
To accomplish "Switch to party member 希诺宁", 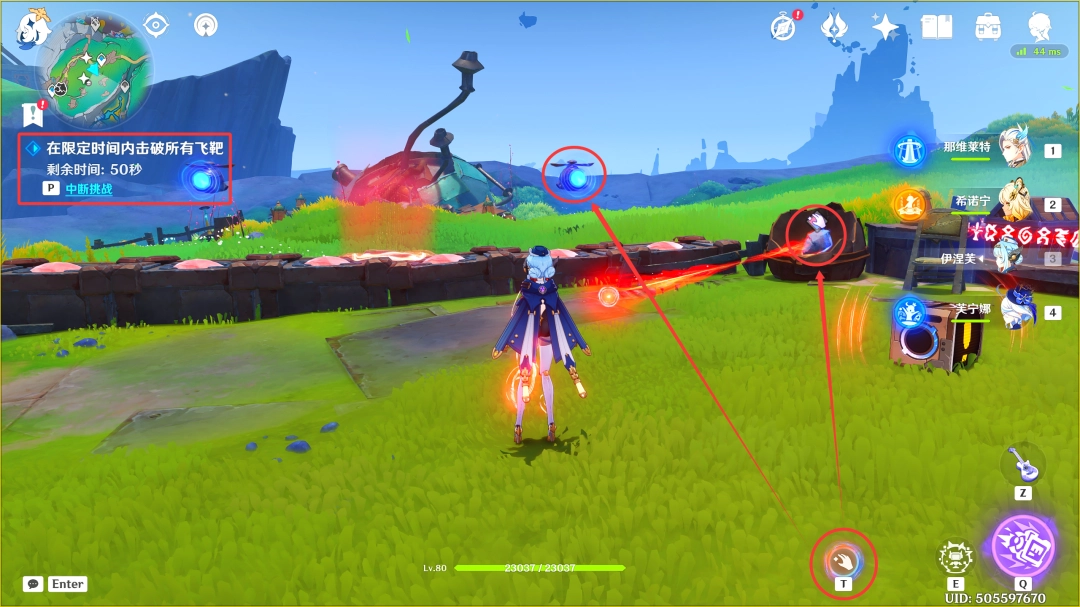I will (x=1018, y=204).
